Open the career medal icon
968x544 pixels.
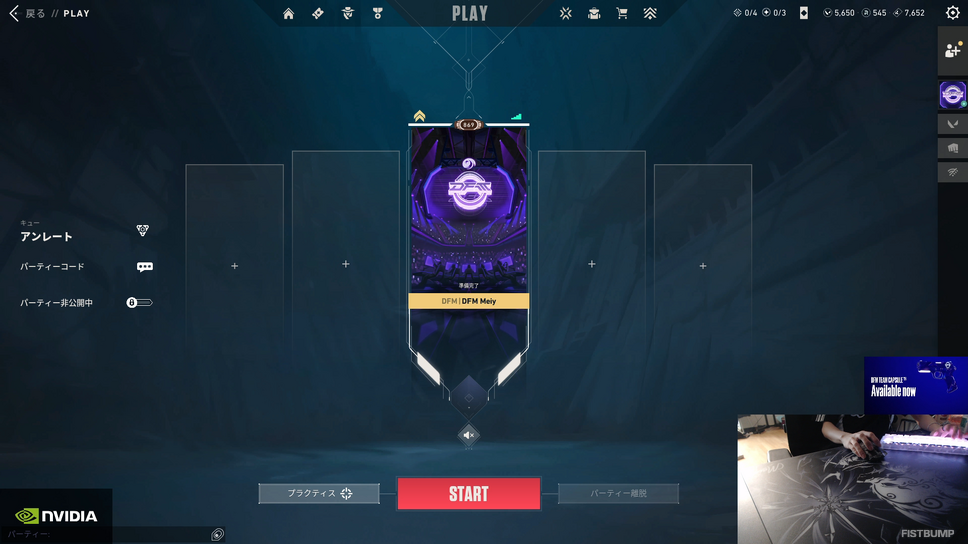point(377,13)
